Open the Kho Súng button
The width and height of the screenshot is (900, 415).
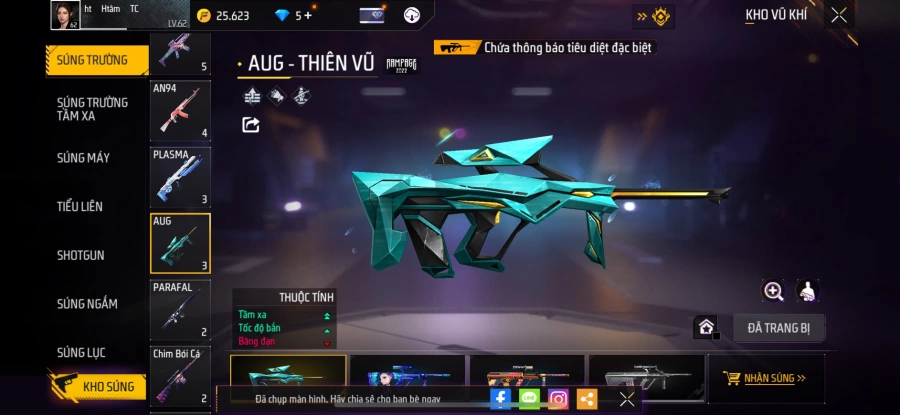98,387
